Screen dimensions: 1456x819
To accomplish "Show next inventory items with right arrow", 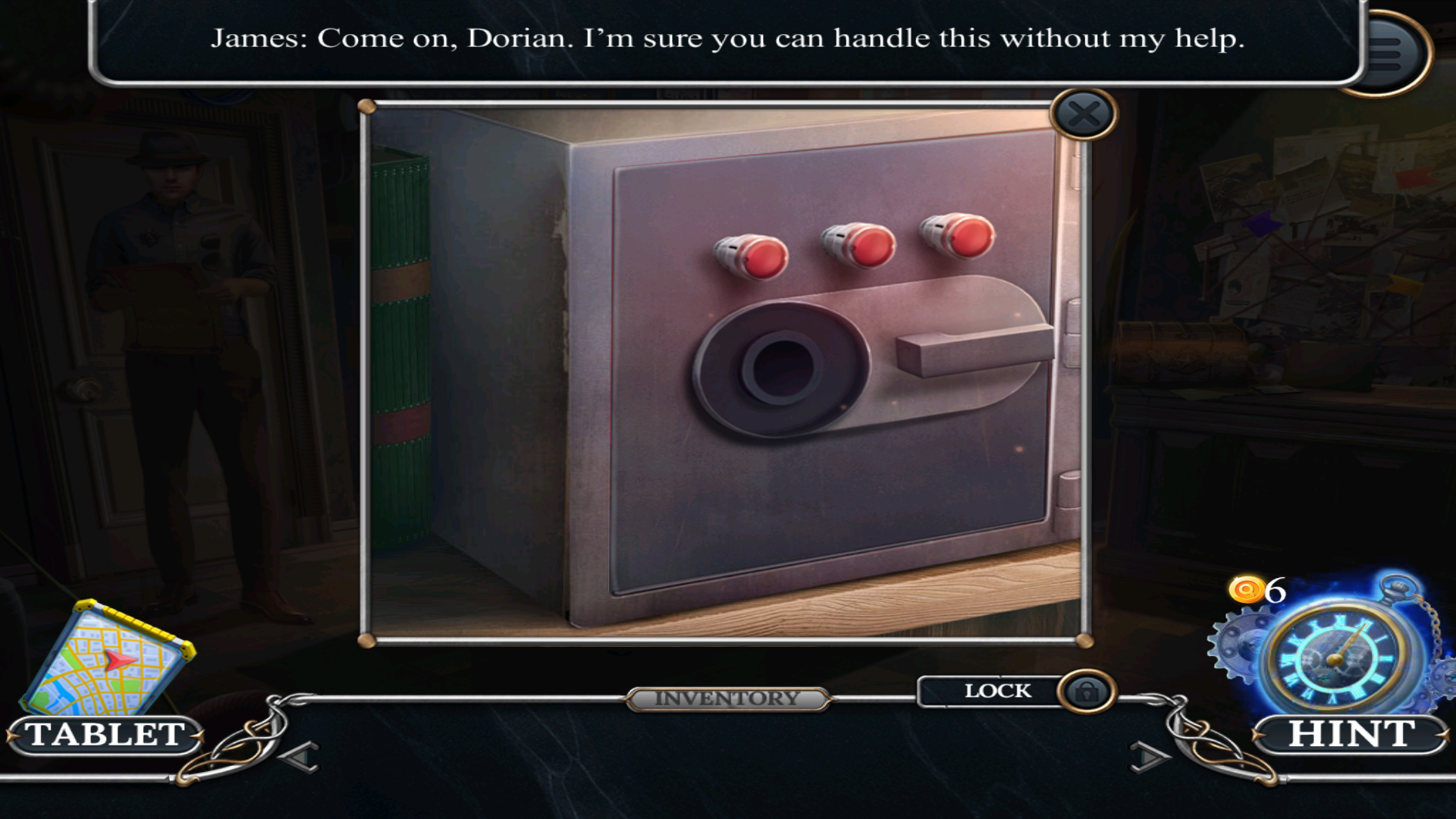I will click(x=1148, y=756).
